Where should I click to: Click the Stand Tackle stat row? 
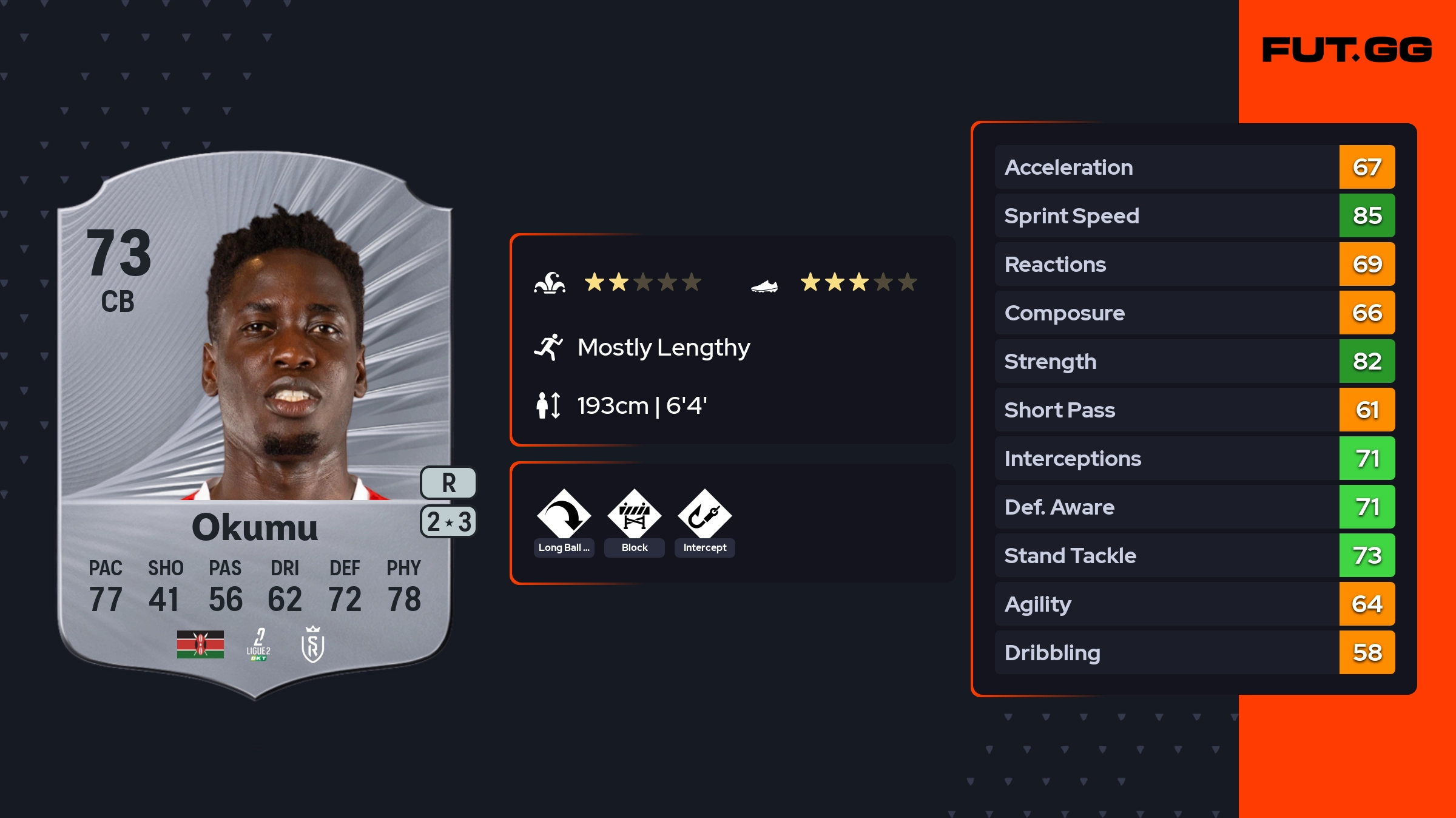1194,556
